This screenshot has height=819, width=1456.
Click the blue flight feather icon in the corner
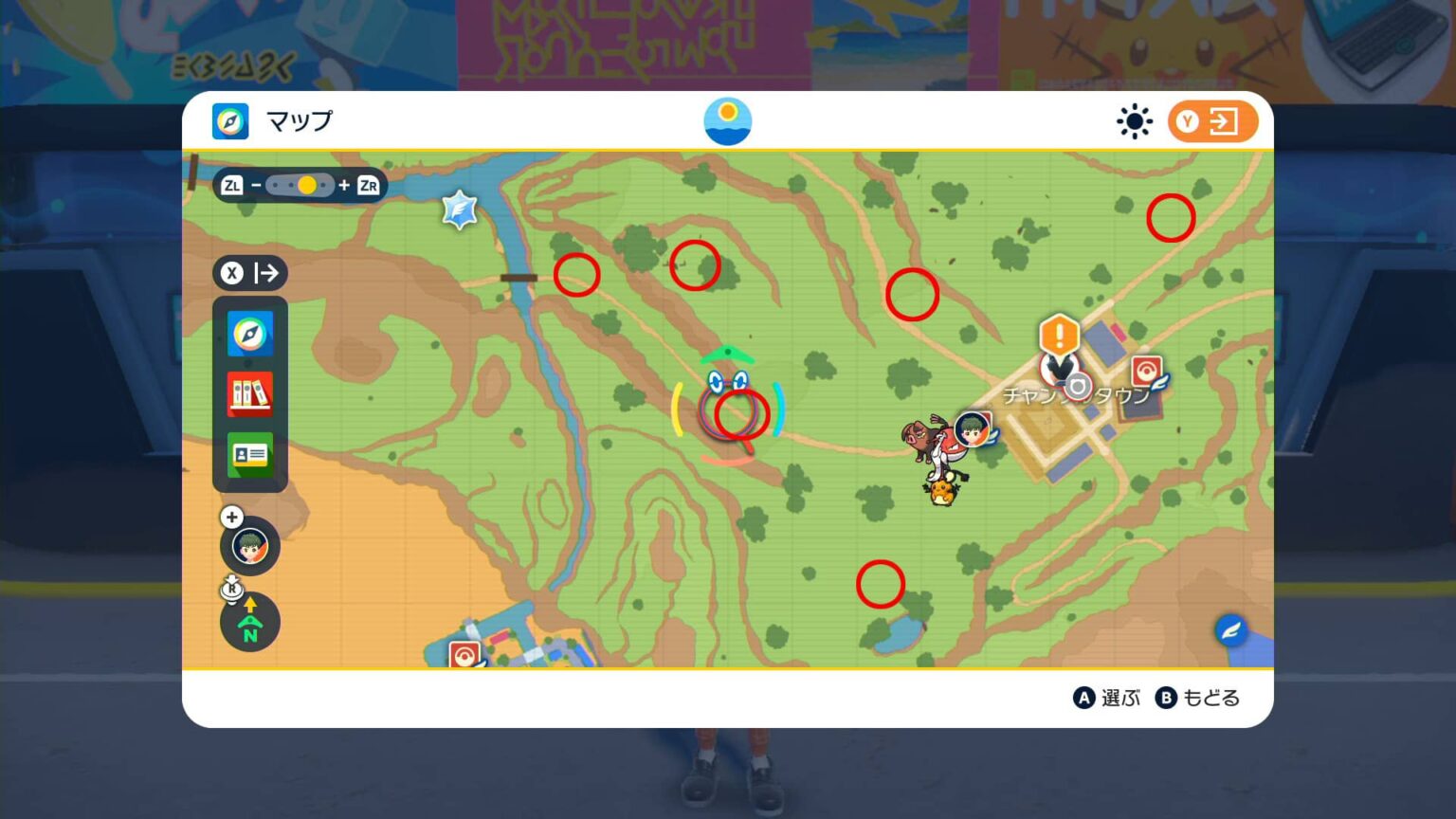pos(1231,629)
